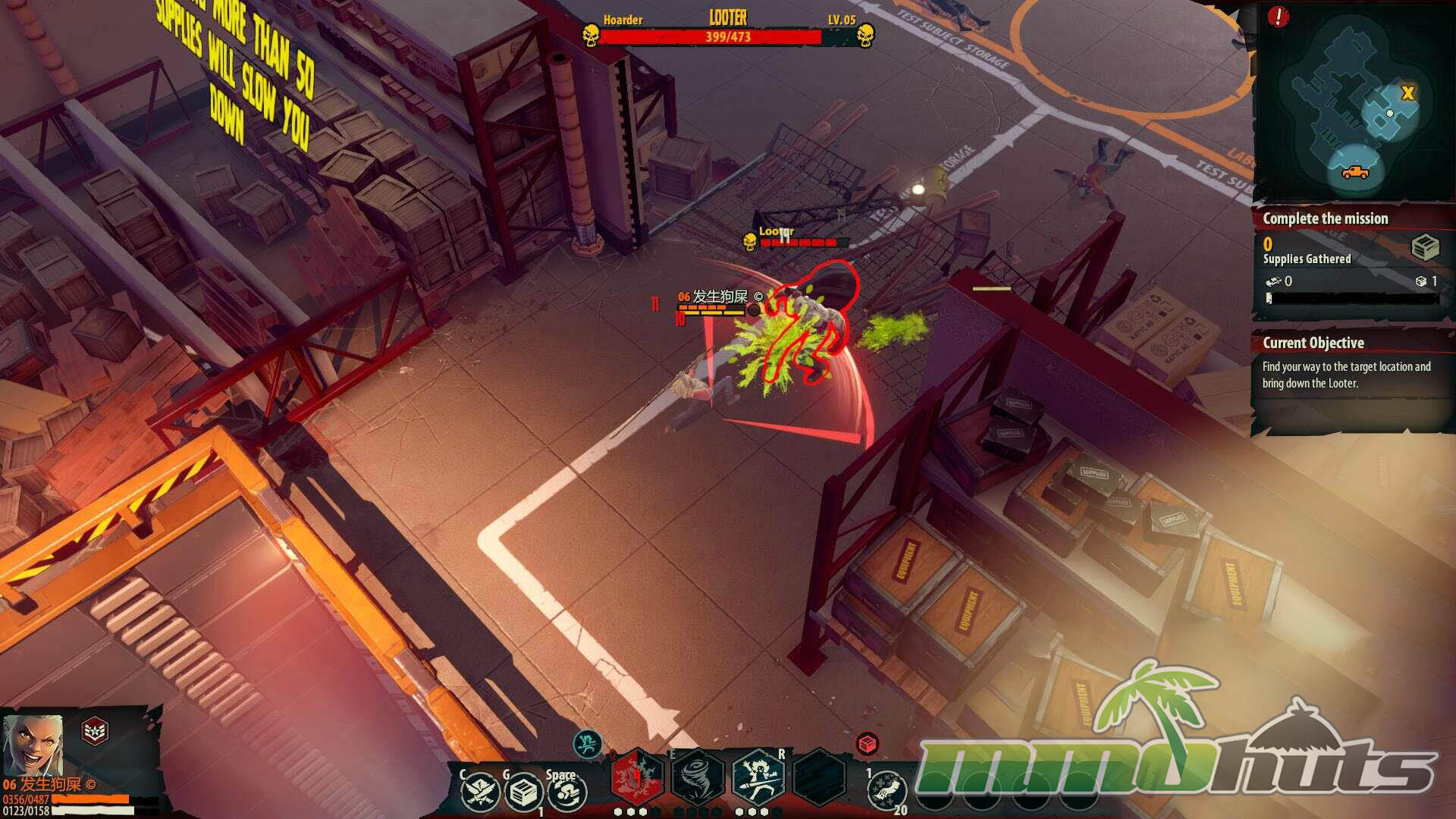
Task: Cast the tornado whirlwind skill
Action: [x=698, y=777]
